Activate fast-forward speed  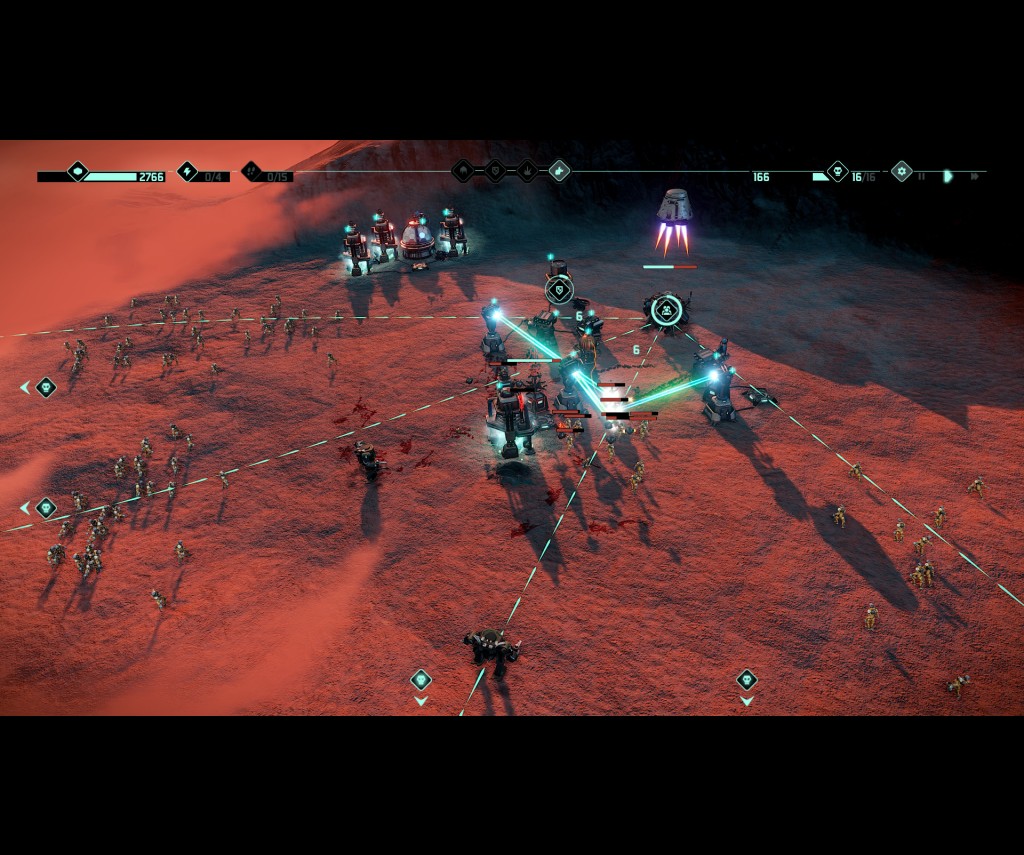[x=975, y=177]
